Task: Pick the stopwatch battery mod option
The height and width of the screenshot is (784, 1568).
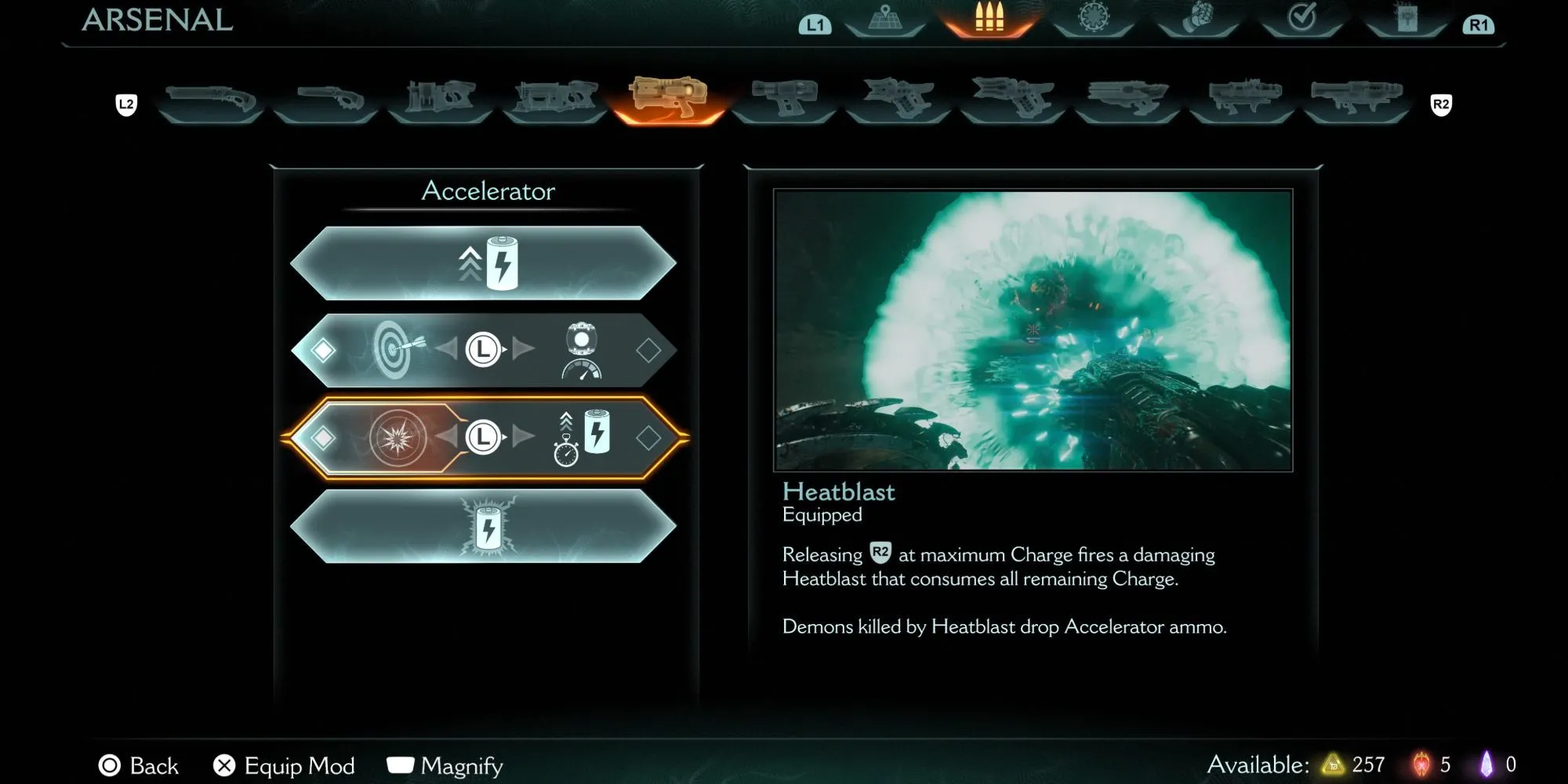Action: [581, 437]
